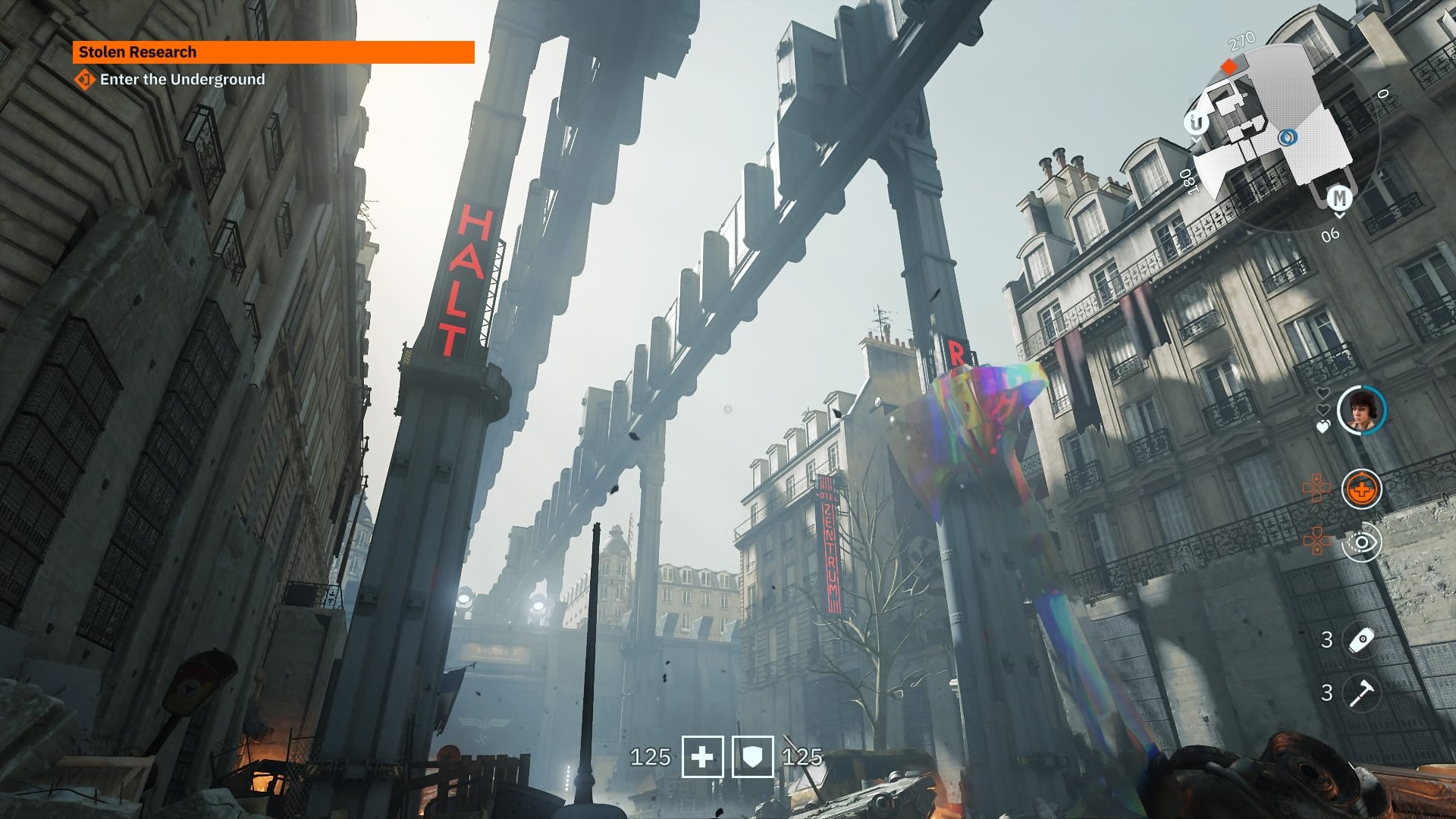The width and height of the screenshot is (1456, 819).
Task: Click the health cross icon
Action: tap(702, 757)
